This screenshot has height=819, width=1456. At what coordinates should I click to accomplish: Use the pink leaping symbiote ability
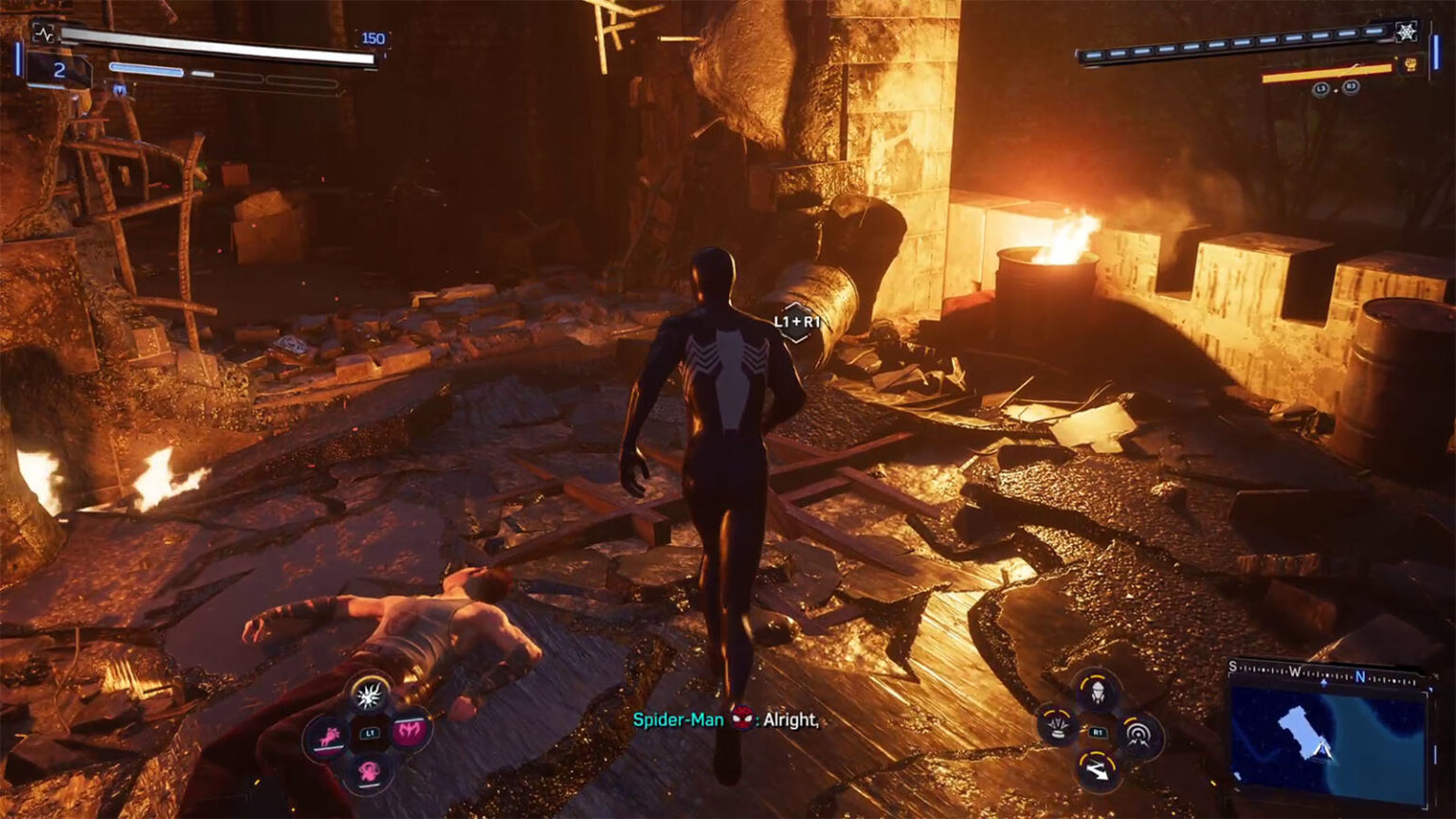pyautogui.click(x=327, y=736)
